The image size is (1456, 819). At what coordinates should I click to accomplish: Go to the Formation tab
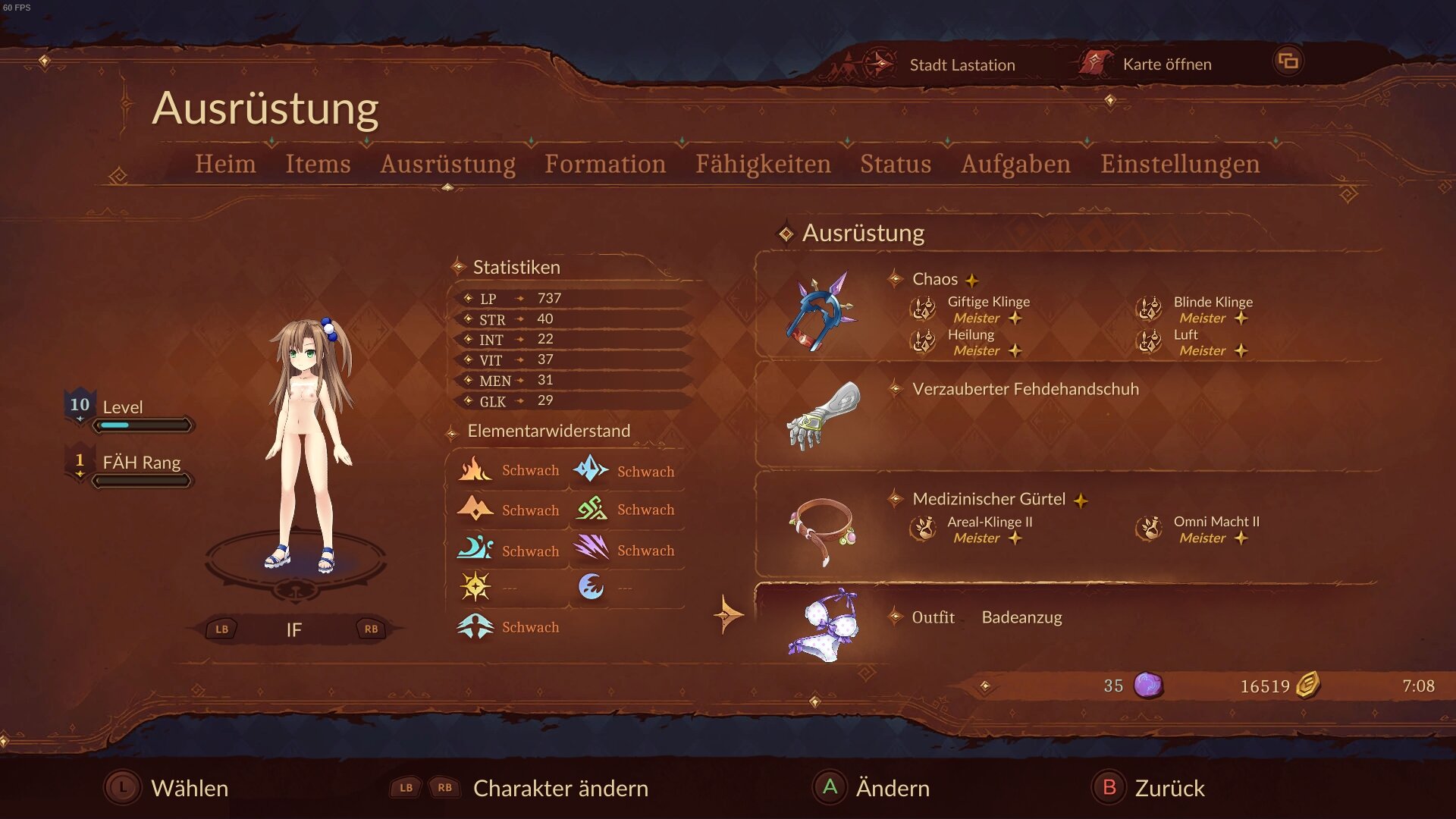(x=605, y=164)
